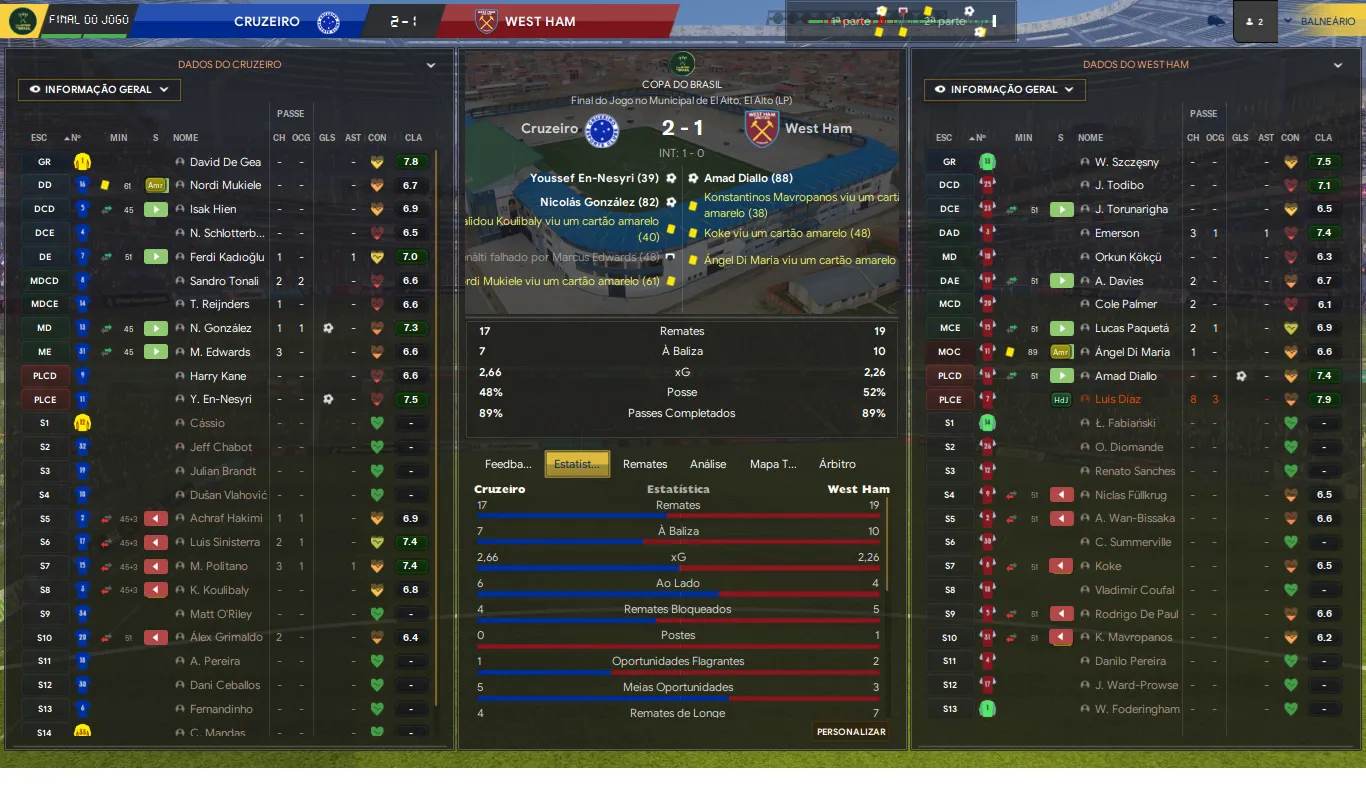This screenshot has width=1366, height=794.
Task: Open the Balneário button
Action: coord(1327,21)
